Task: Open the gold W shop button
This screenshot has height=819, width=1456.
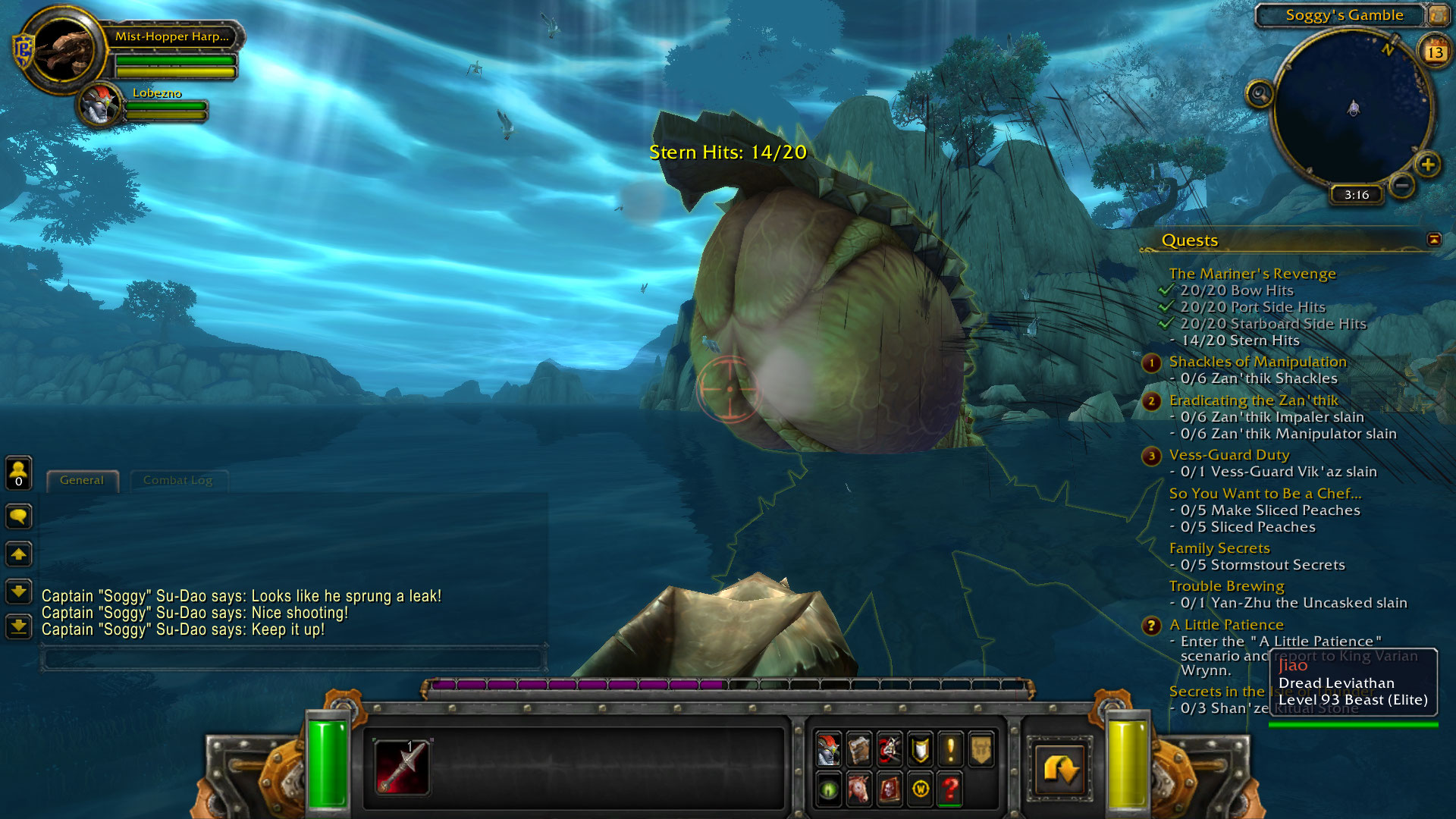Action: click(x=920, y=789)
